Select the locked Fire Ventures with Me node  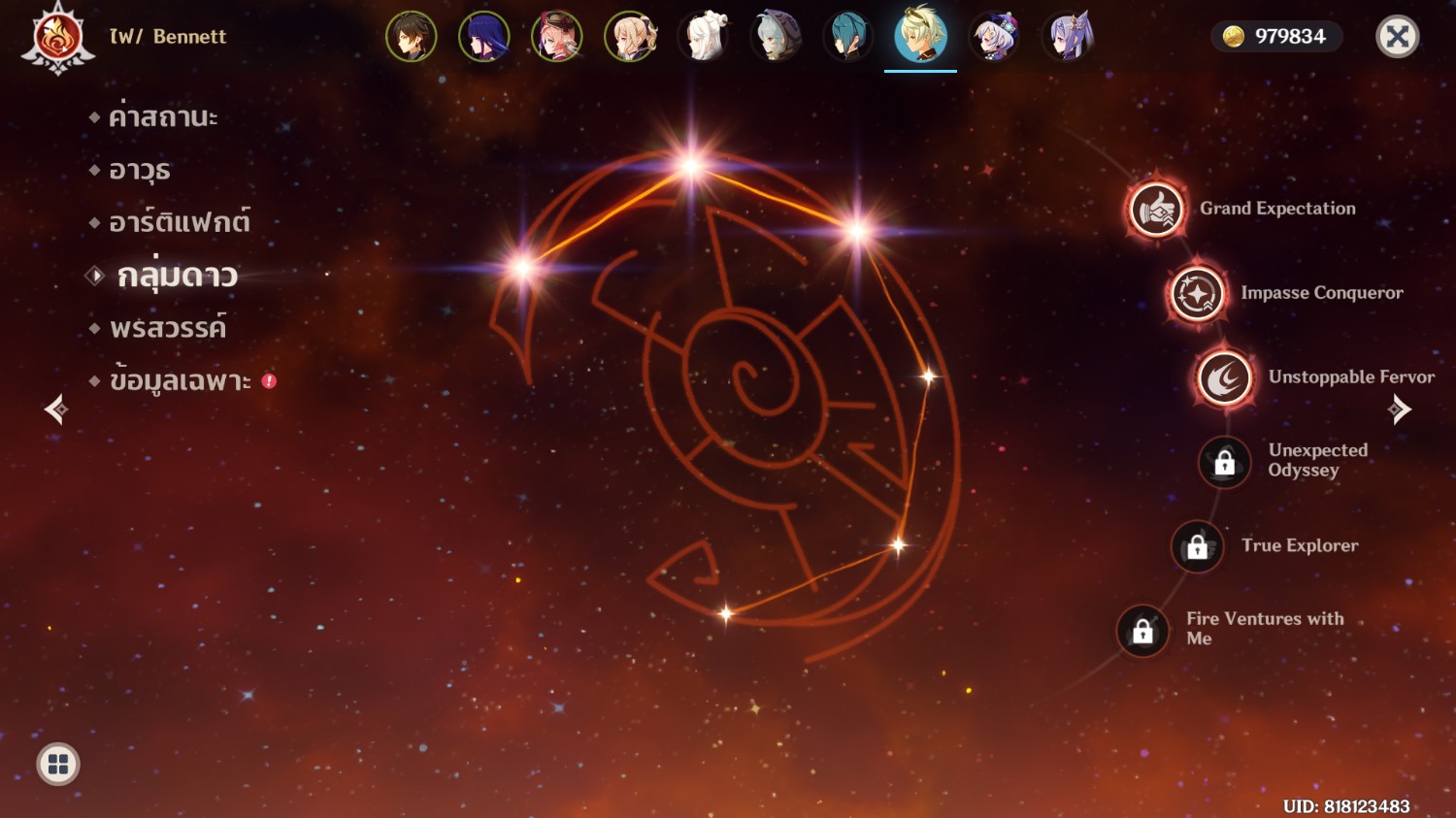click(1143, 631)
